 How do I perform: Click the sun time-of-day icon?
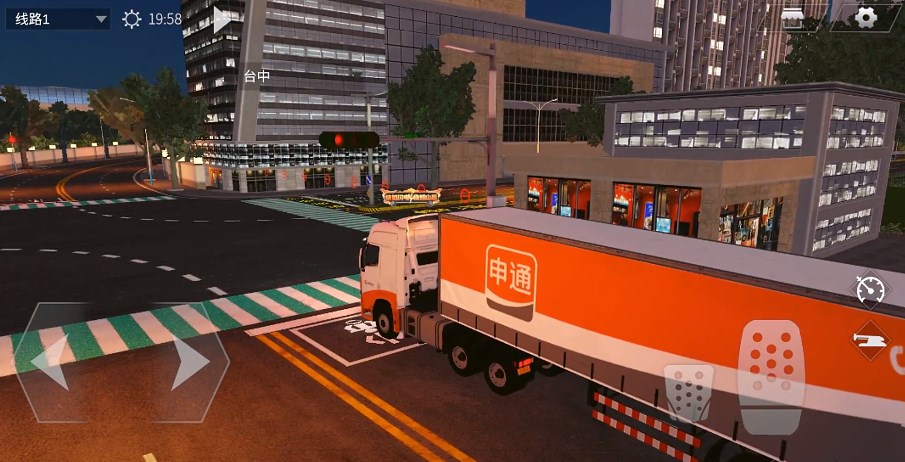pos(132,19)
